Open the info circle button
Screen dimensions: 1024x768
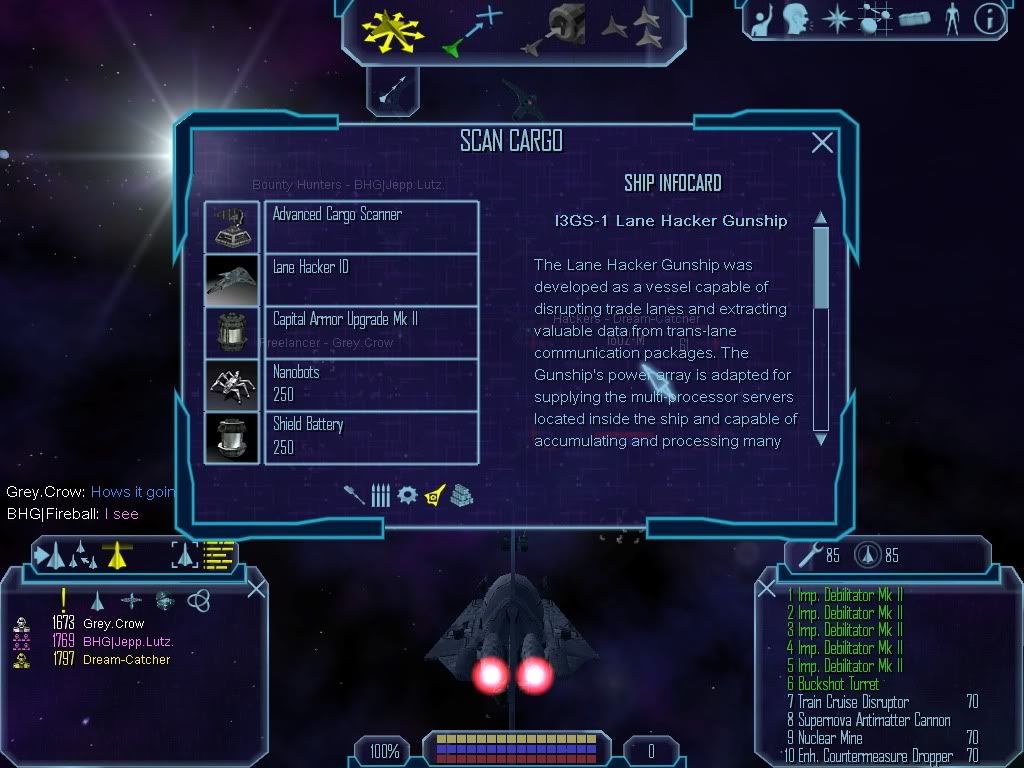989,19
